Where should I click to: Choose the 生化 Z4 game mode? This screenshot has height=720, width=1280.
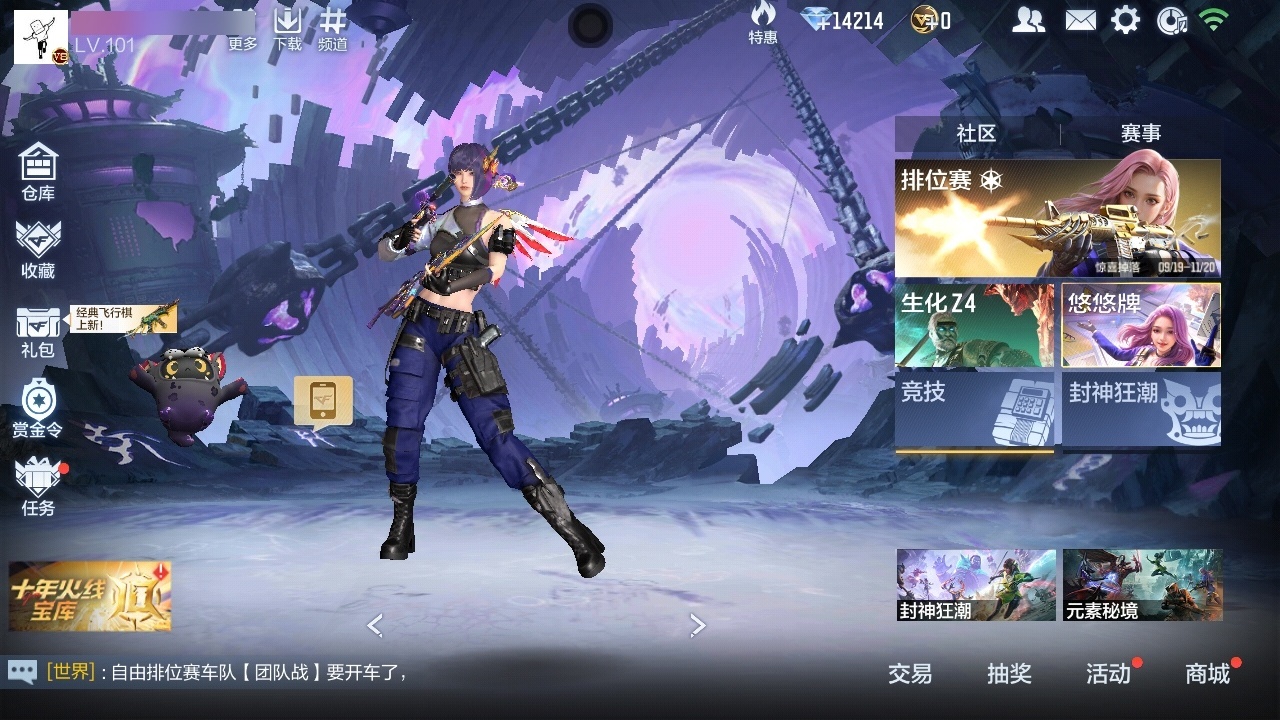[x=974, y=326]
